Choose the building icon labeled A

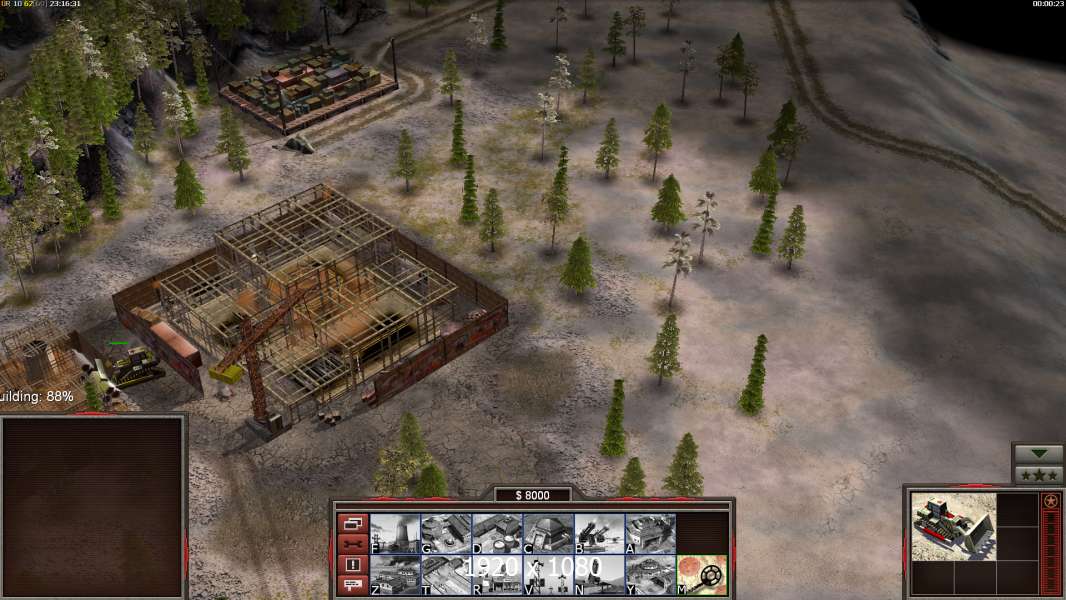tap(650, 534)
